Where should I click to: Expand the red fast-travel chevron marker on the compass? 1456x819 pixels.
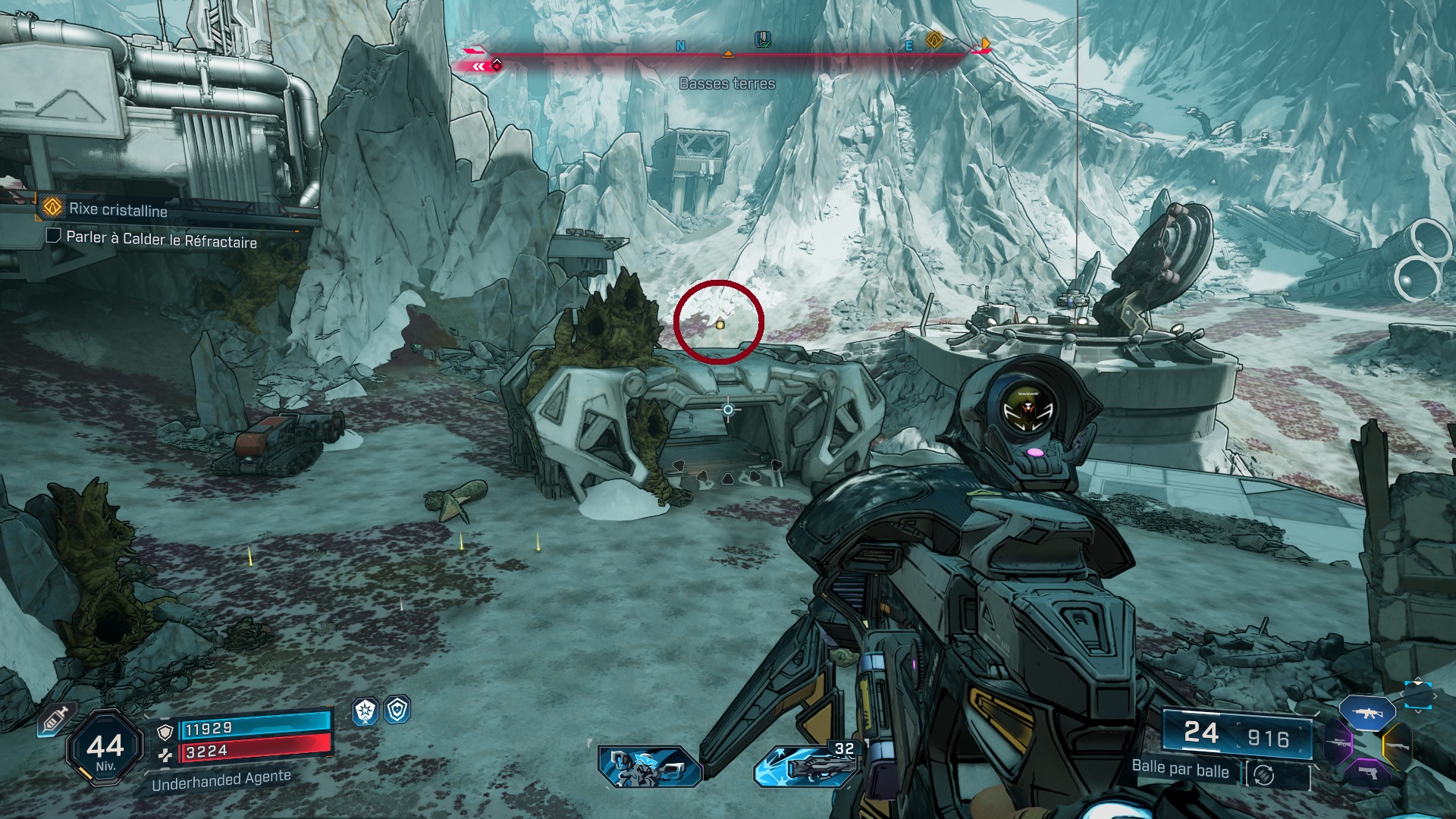(x=479, y=66)
